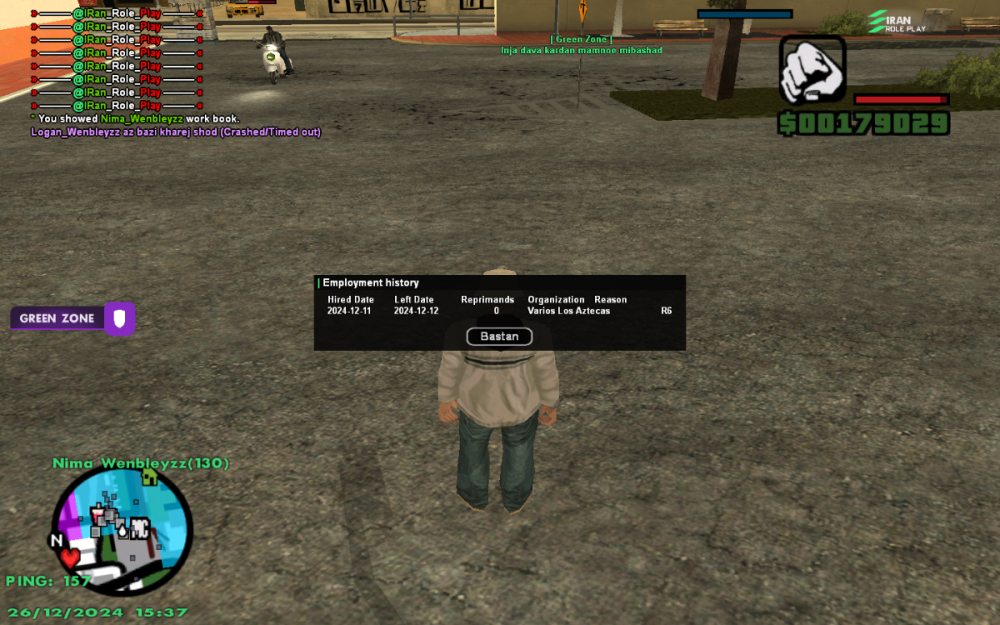Viewport: 1000px width, 625px height.
Task: Select the Varios Los Aztecas employment row
Action: click(499, 311)
